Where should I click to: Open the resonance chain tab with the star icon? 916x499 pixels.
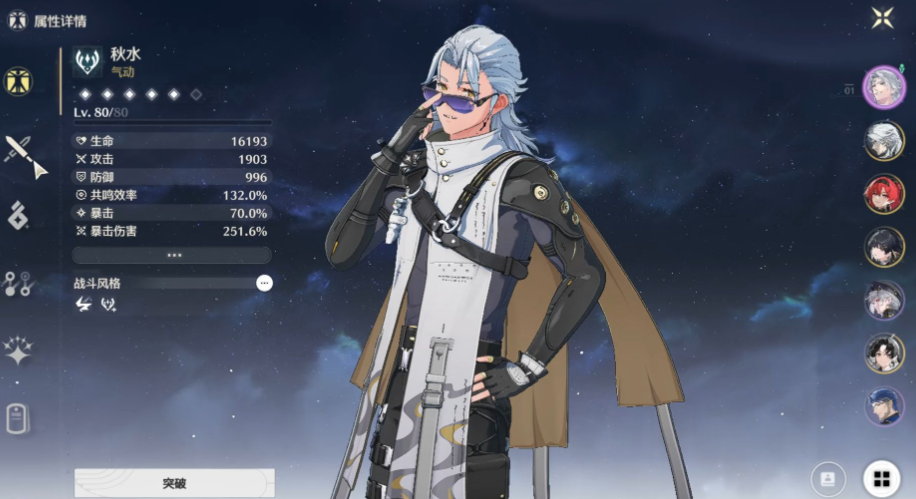[x=18, y=350]
